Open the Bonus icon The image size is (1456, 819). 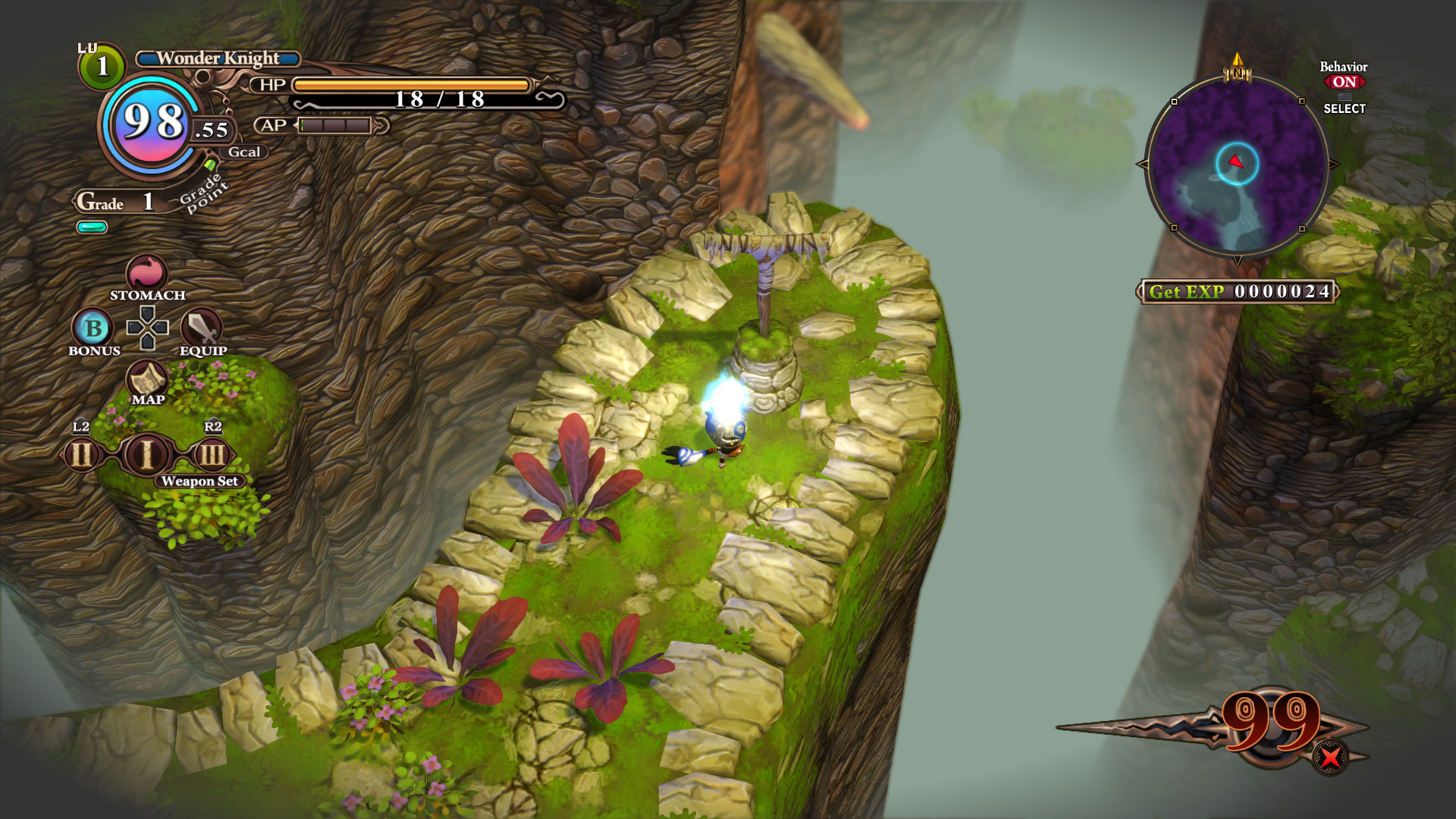[x=93, y=328]
